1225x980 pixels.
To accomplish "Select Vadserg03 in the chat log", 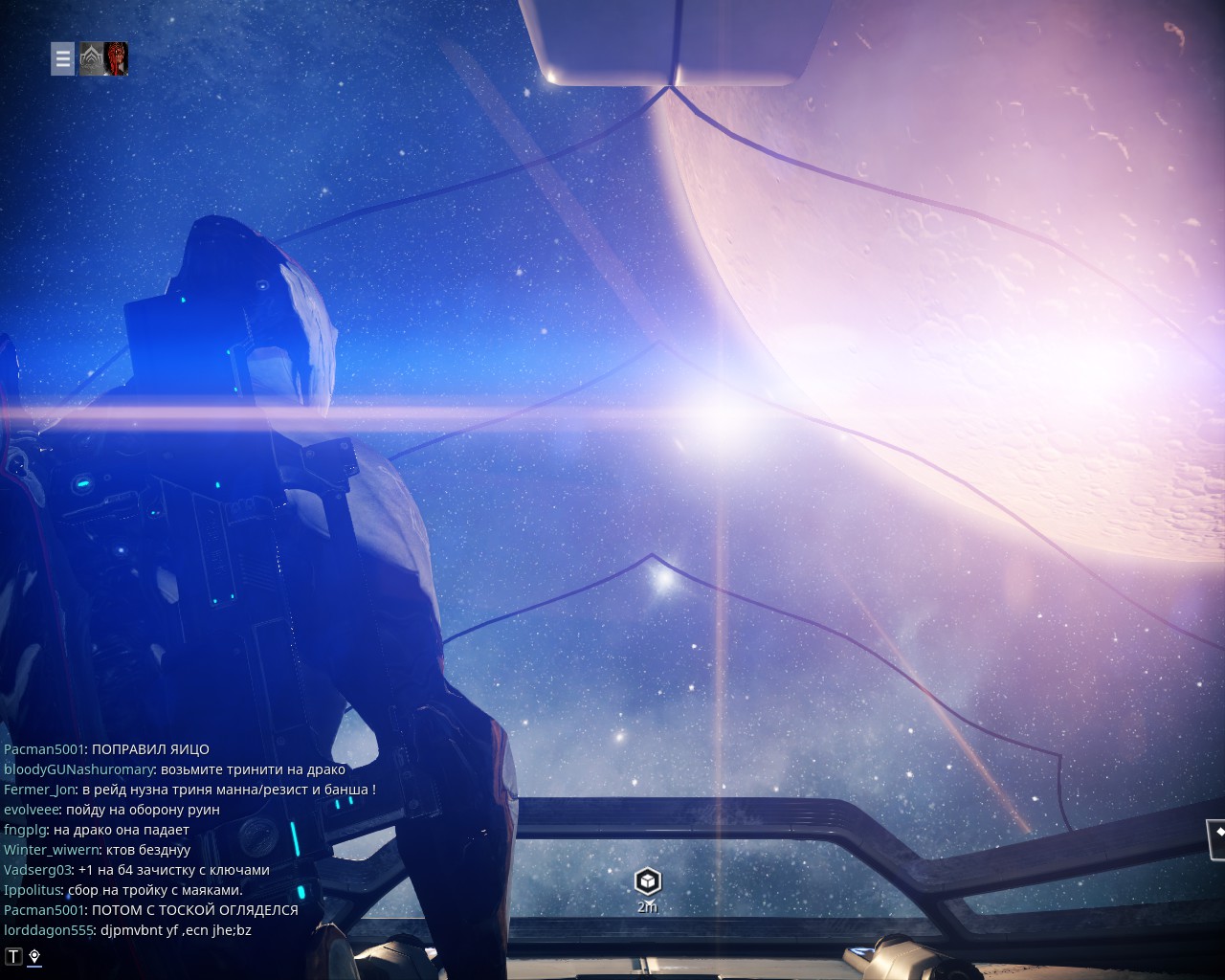I will tap(37, 870).
